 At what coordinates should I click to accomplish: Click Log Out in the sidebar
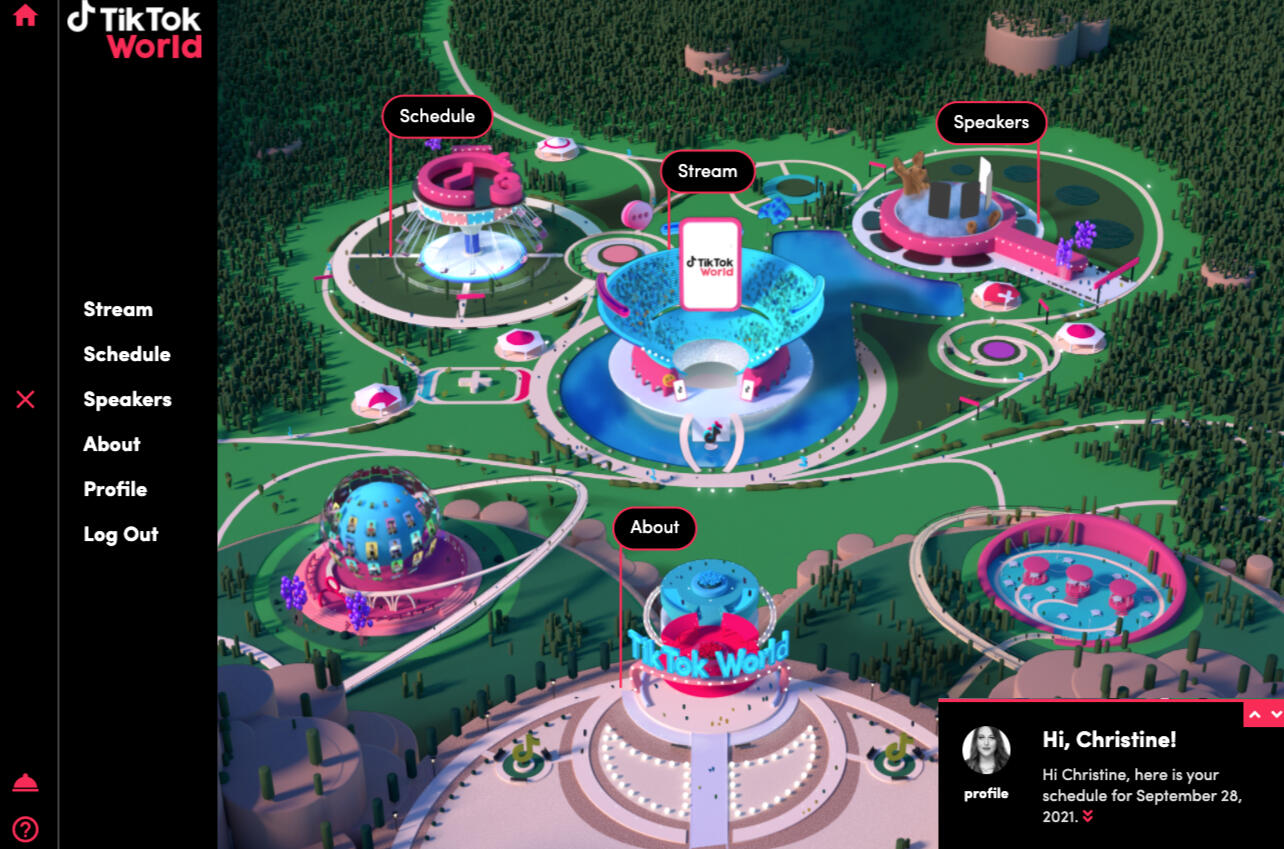(x=120, y=534)
